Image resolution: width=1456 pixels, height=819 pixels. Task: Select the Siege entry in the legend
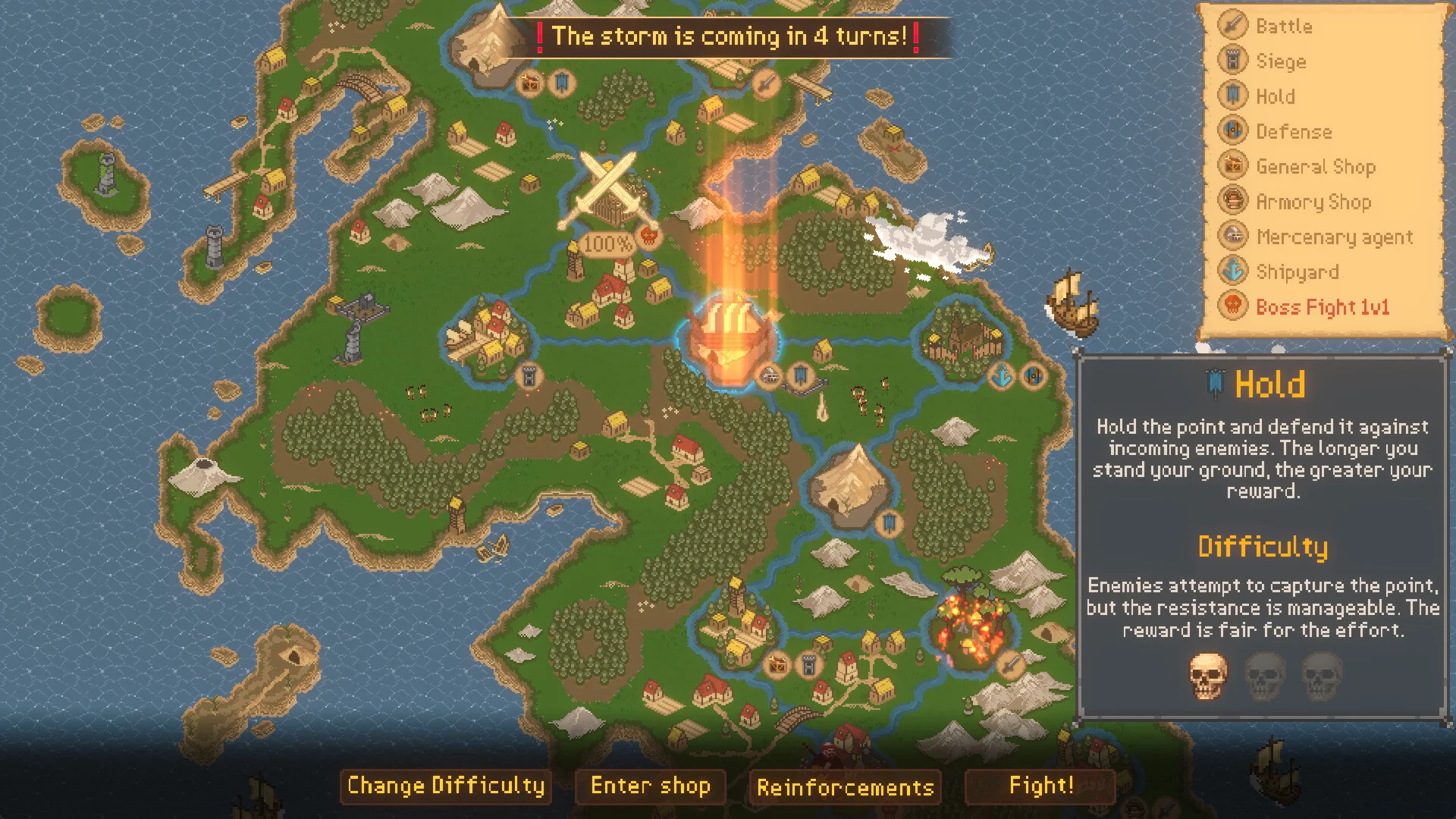1280,61
